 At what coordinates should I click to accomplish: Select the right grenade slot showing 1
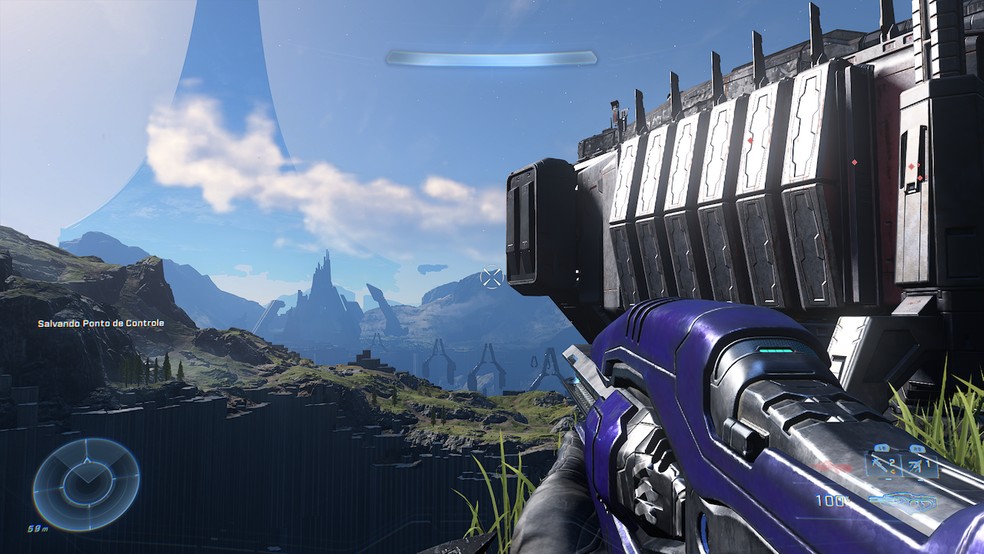point(921,465)
